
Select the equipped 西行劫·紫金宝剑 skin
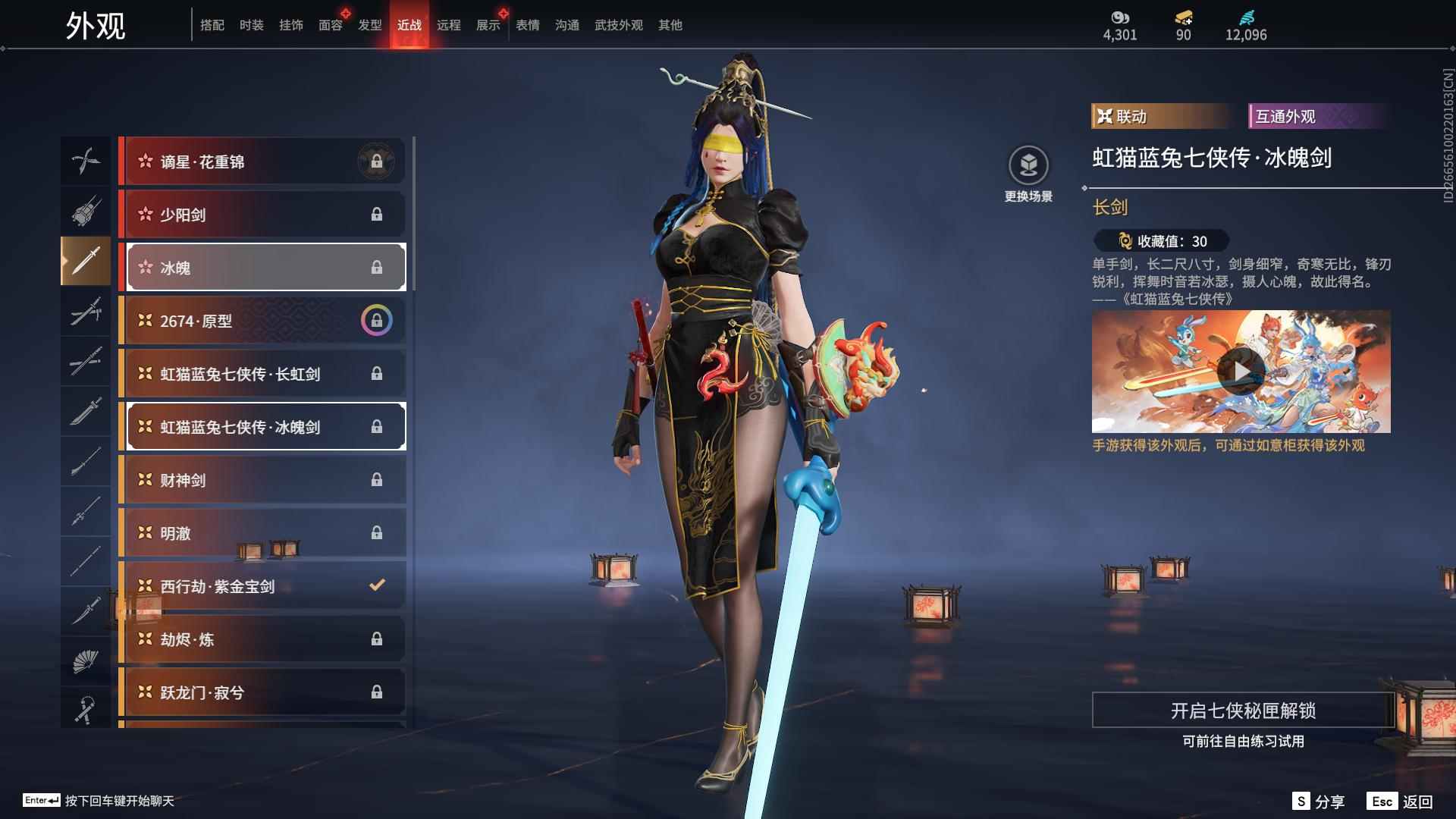point(263,586)
